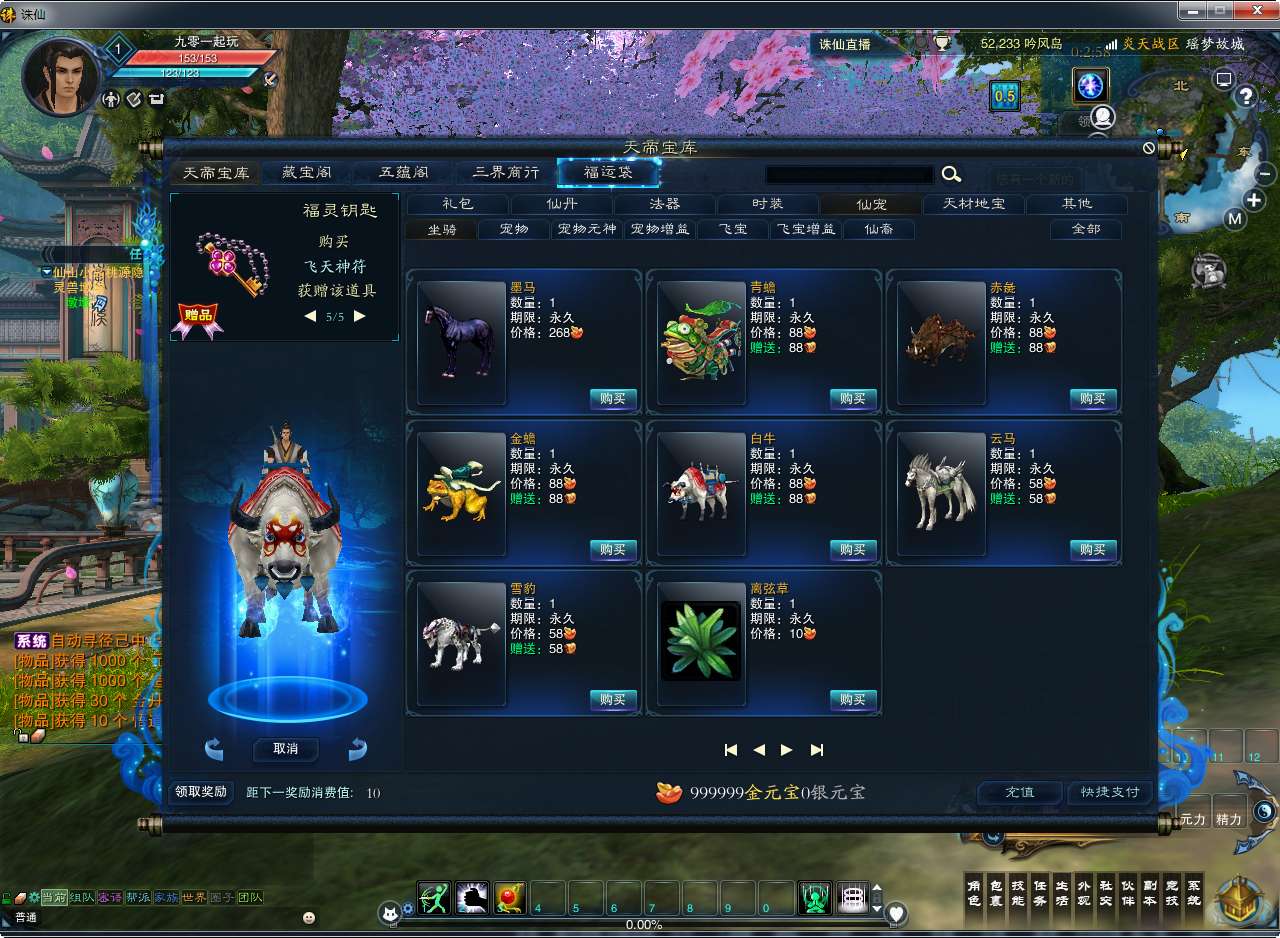Viewport: 1280px width, 938px height.
Task: Purchase the 离弦草 herb item
Action: 853,700
